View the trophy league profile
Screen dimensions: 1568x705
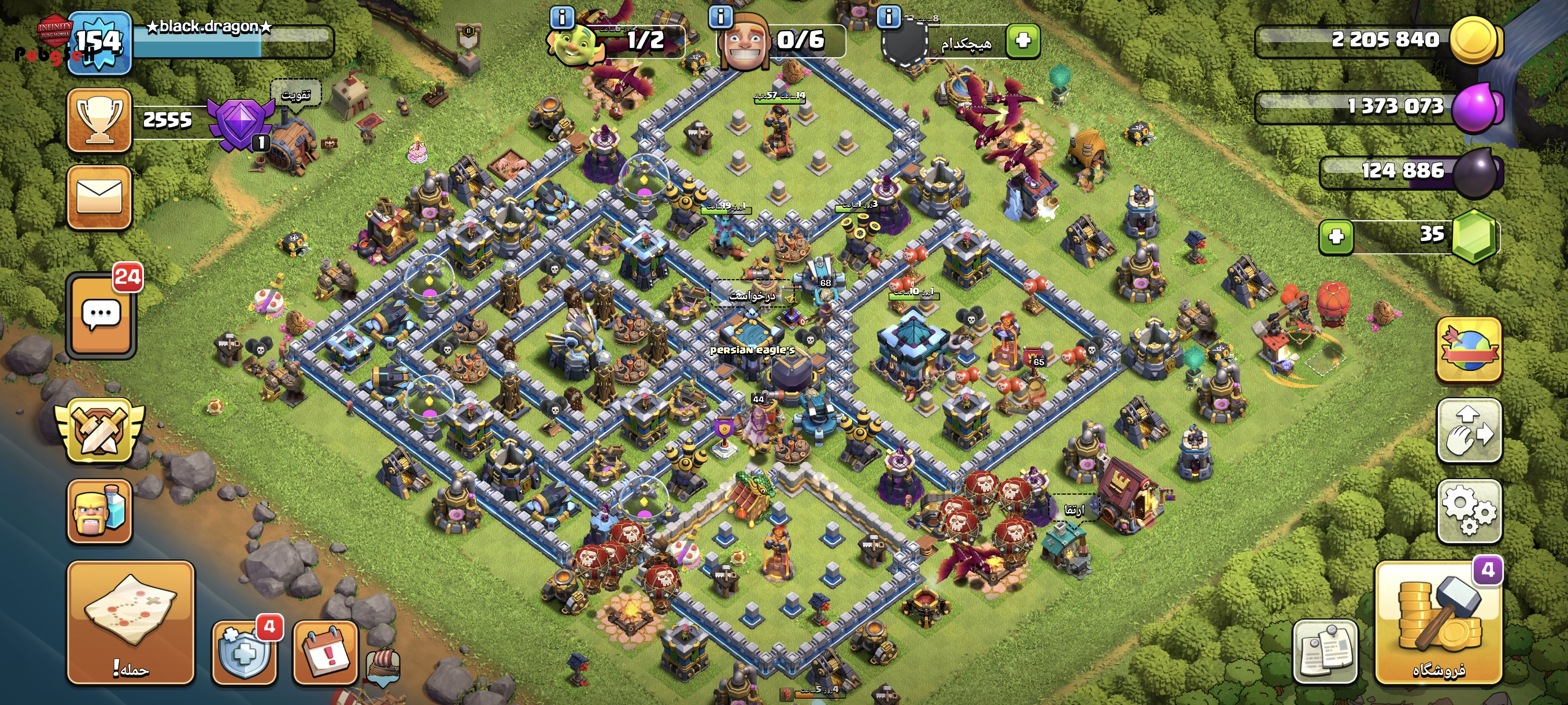click(99, 120)
